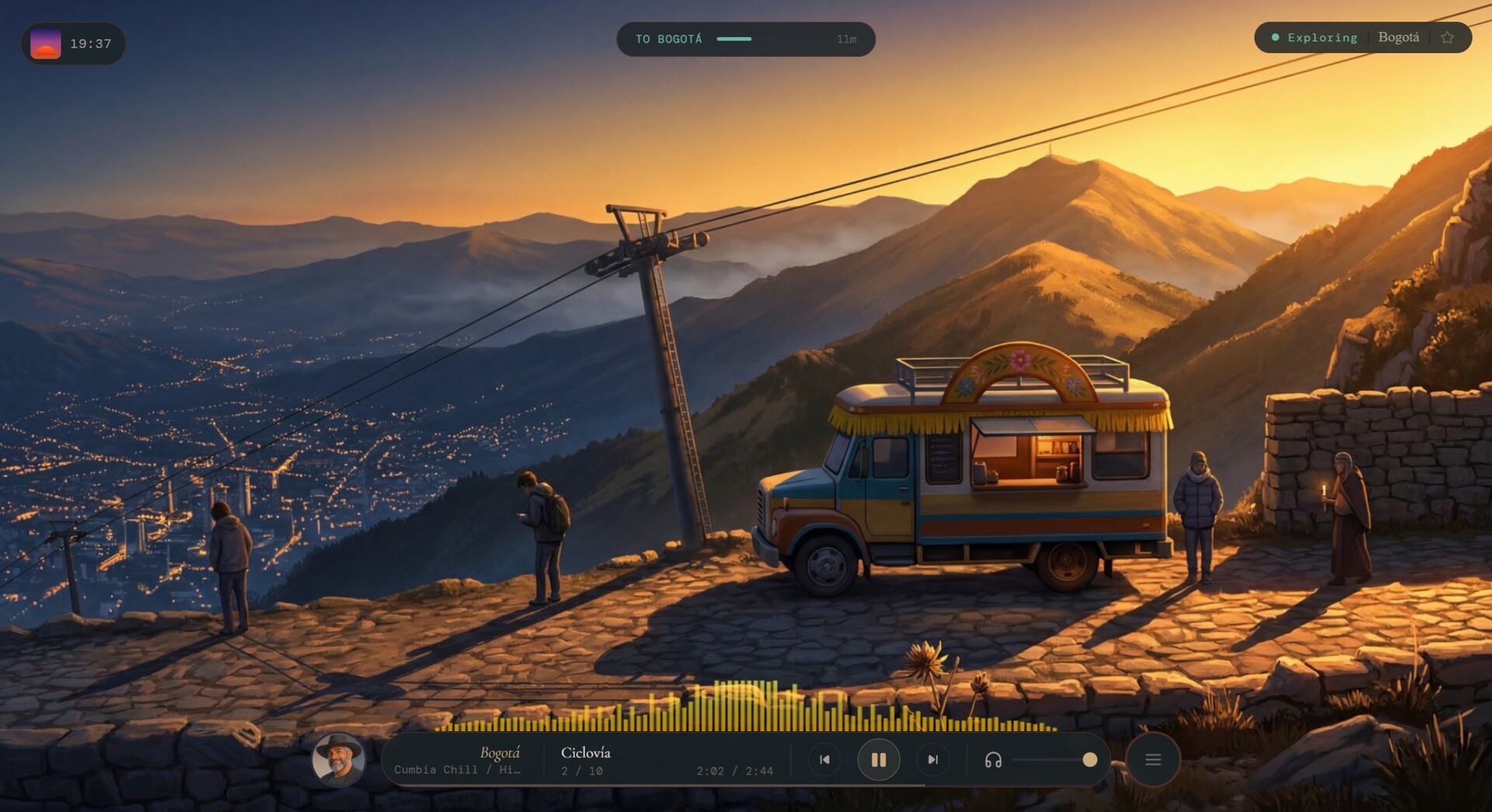Click the radio host portrait avatar
The height and width of the screenshot is (812, 1492).
[x=338, y=760]
